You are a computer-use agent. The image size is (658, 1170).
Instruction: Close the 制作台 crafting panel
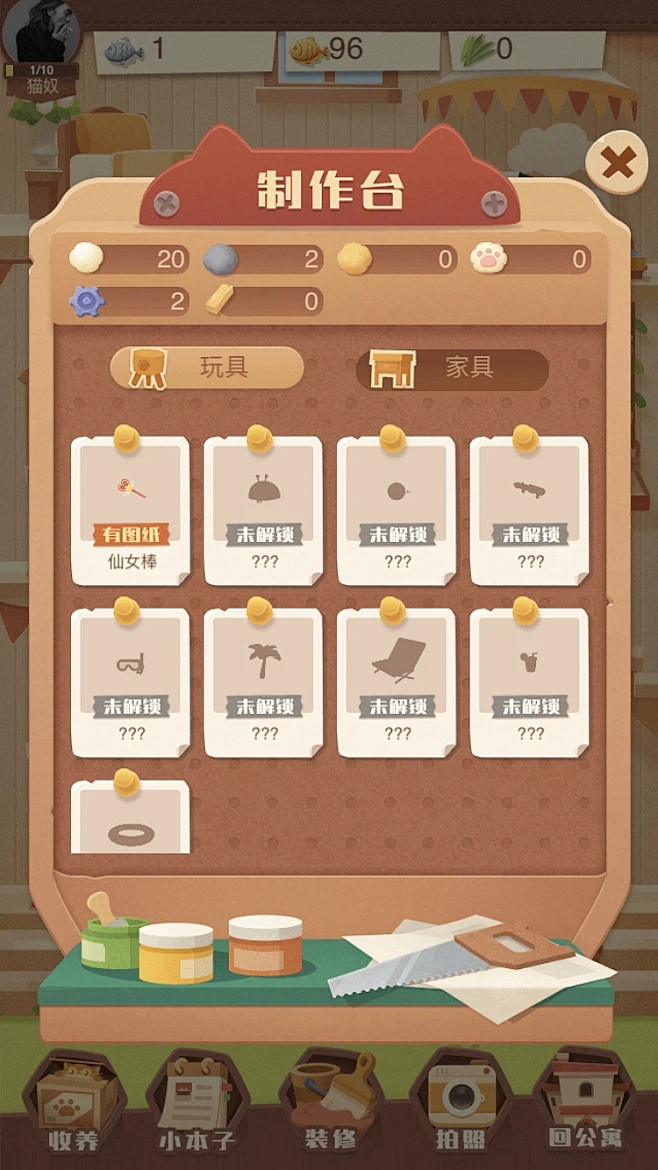click(618, 163)
